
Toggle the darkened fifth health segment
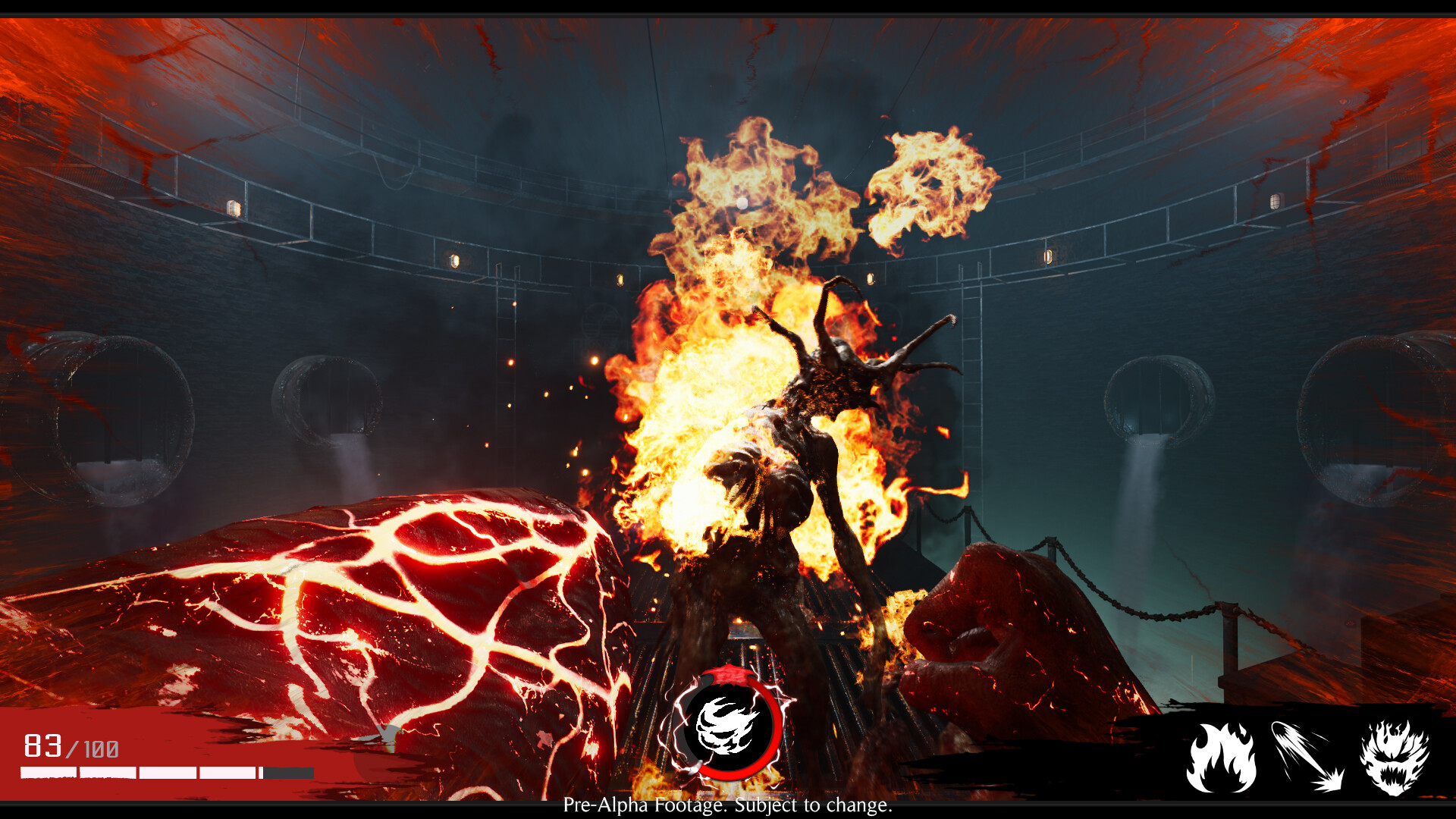pos(287,773)
